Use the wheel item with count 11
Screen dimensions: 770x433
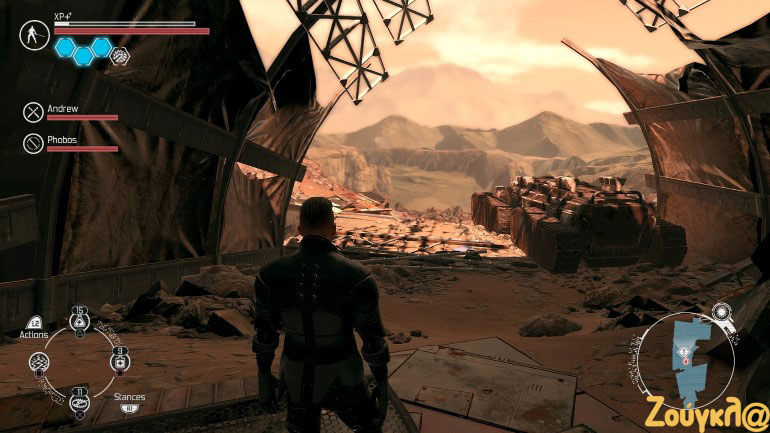[78, 401]
